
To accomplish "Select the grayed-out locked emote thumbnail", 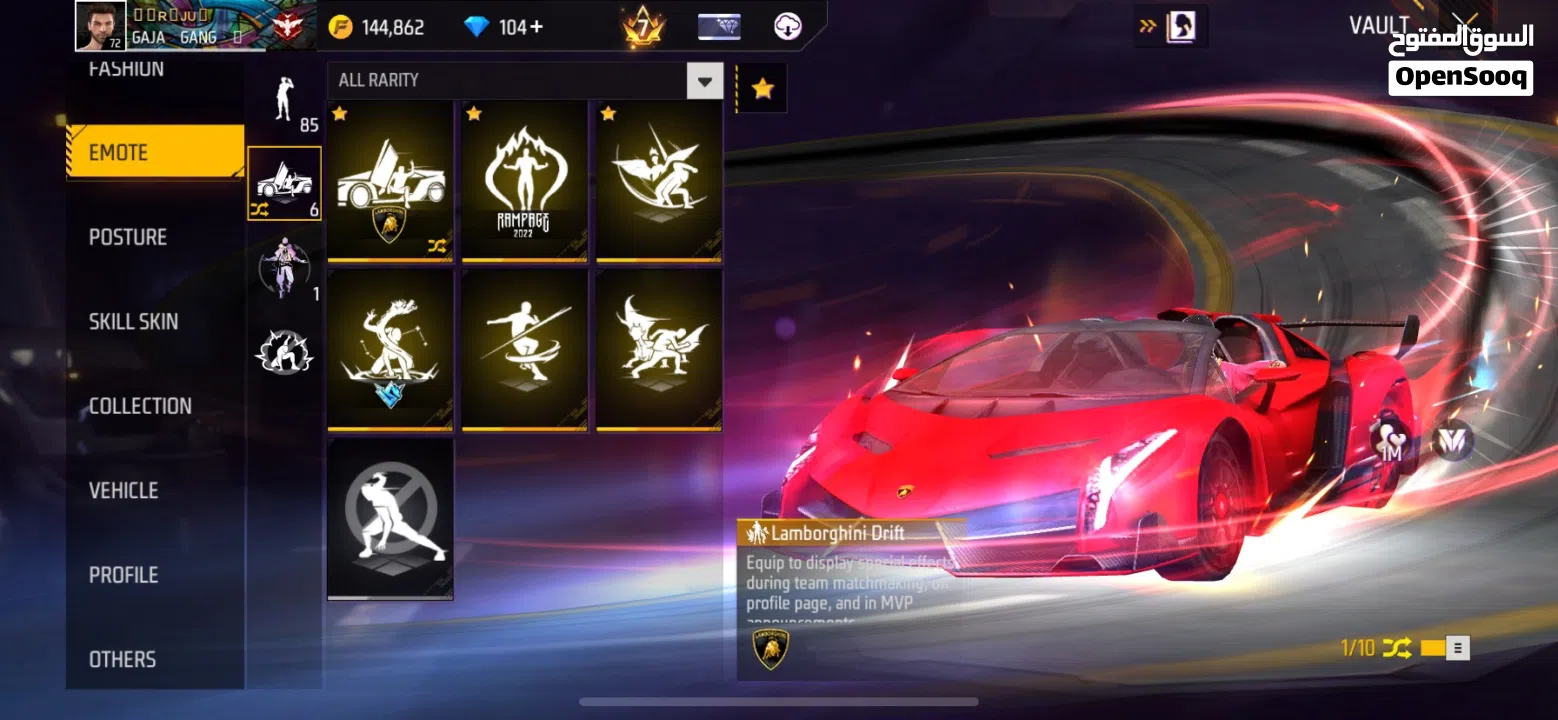I will (x=390, y=517).
